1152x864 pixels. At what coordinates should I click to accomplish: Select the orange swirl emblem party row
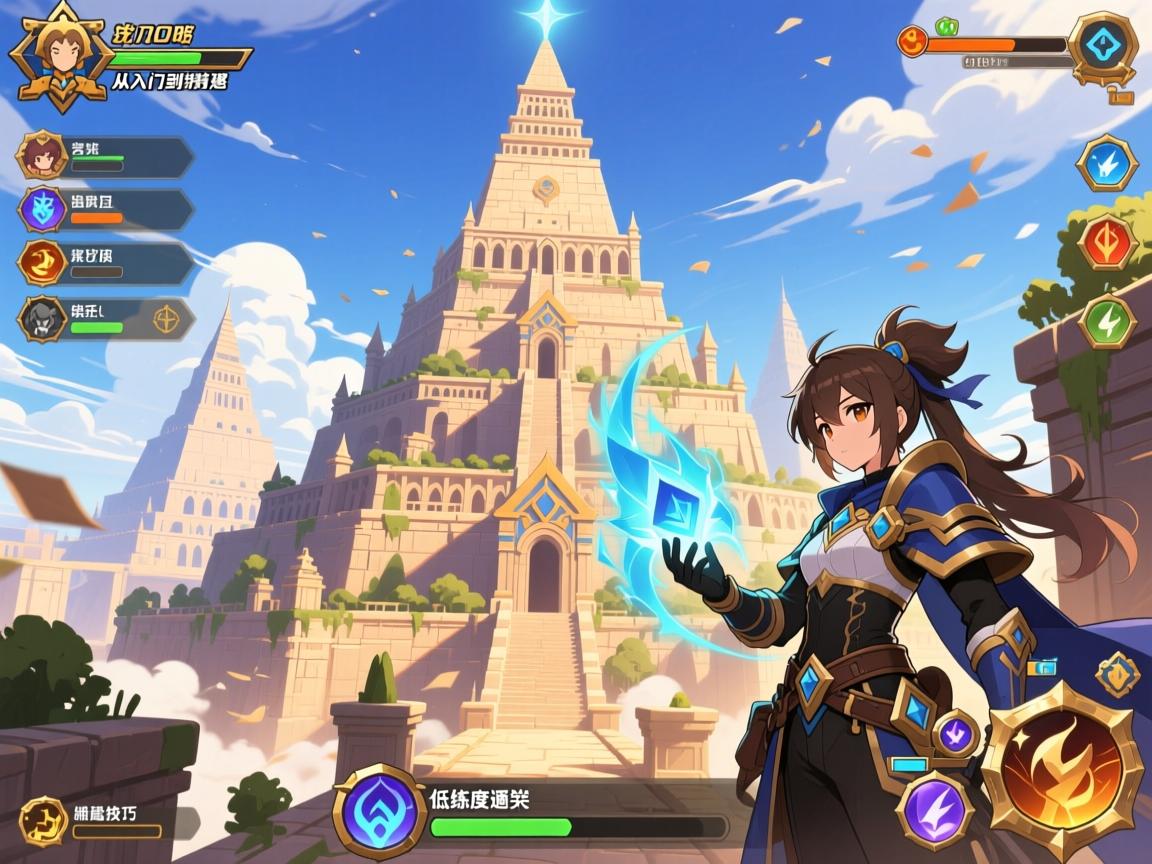(105, 263)
